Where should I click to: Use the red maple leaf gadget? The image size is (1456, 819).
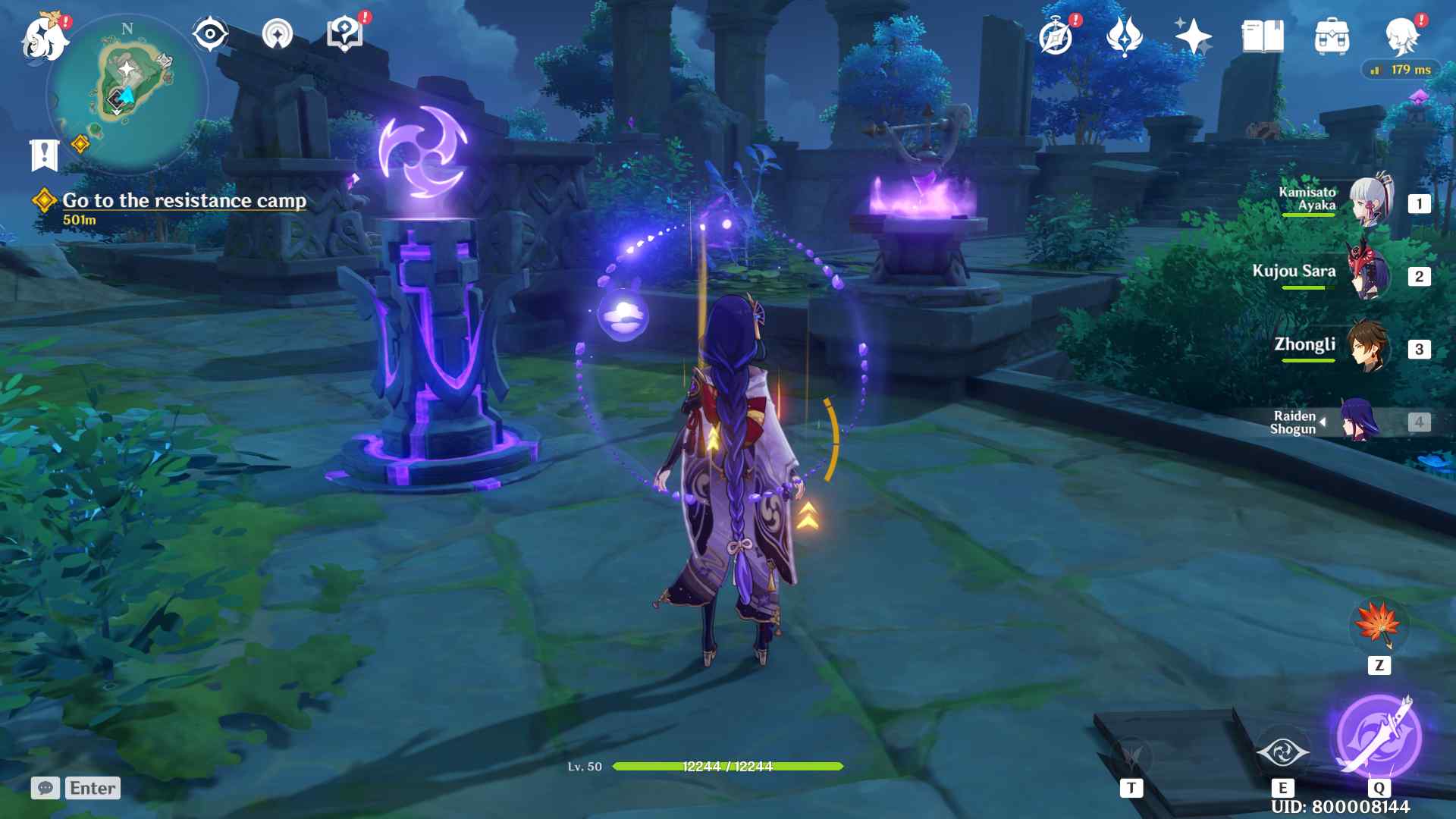pyautogui.click(x=1379, y=626)
